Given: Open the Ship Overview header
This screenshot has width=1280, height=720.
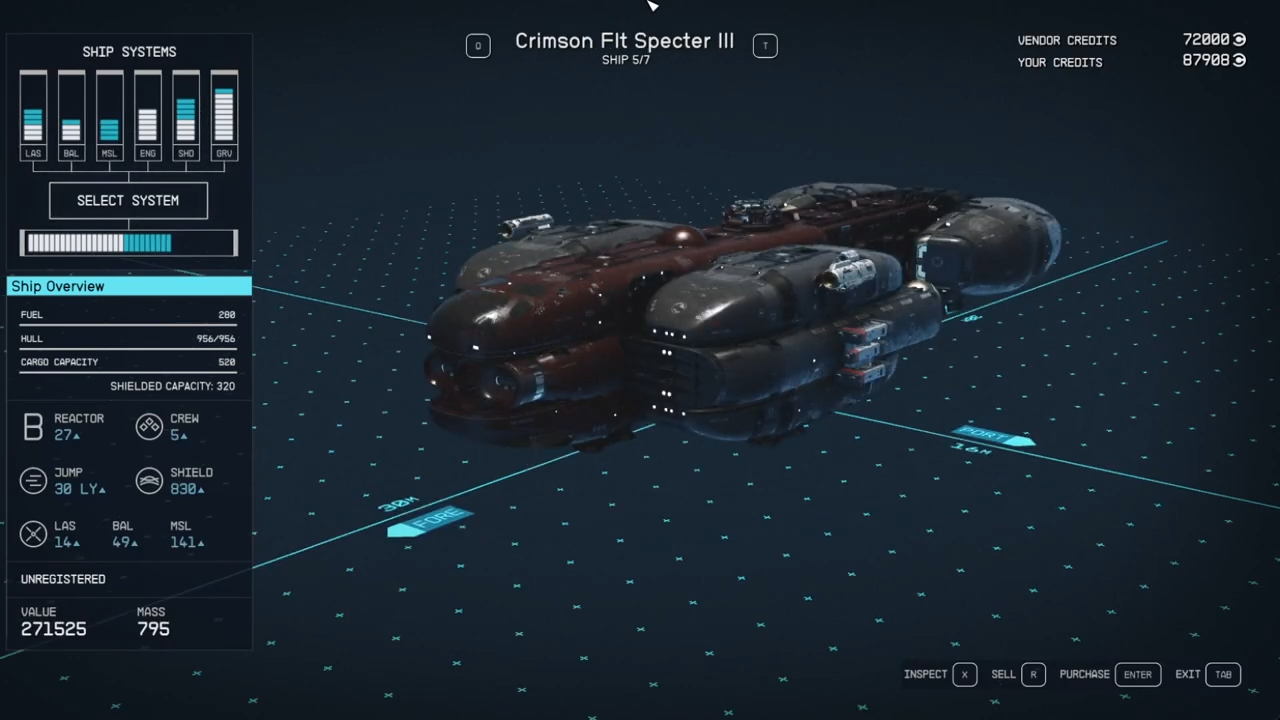Looking at the screenshot, I should tap(129, 287).
